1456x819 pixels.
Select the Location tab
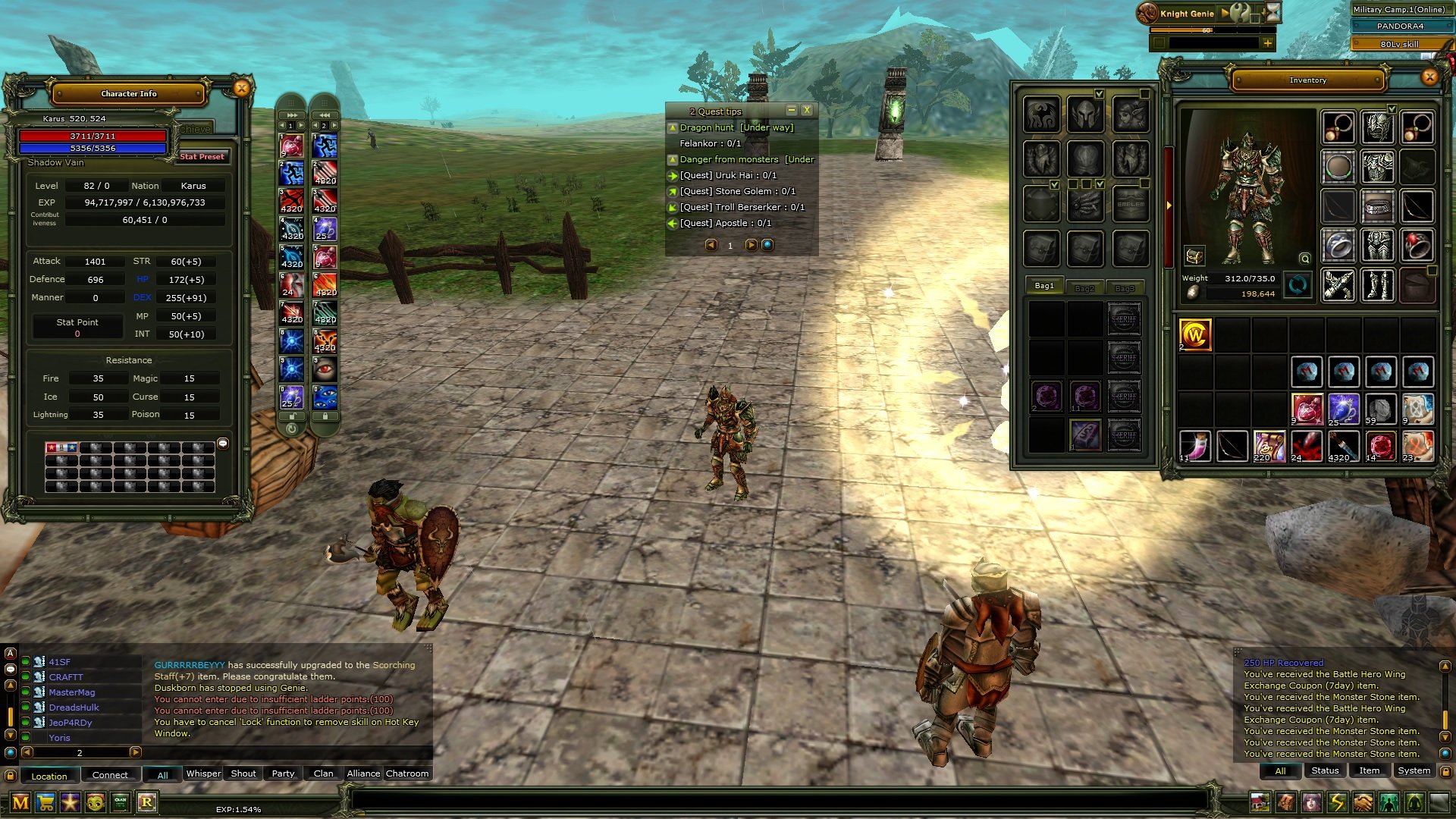[49, 776]
